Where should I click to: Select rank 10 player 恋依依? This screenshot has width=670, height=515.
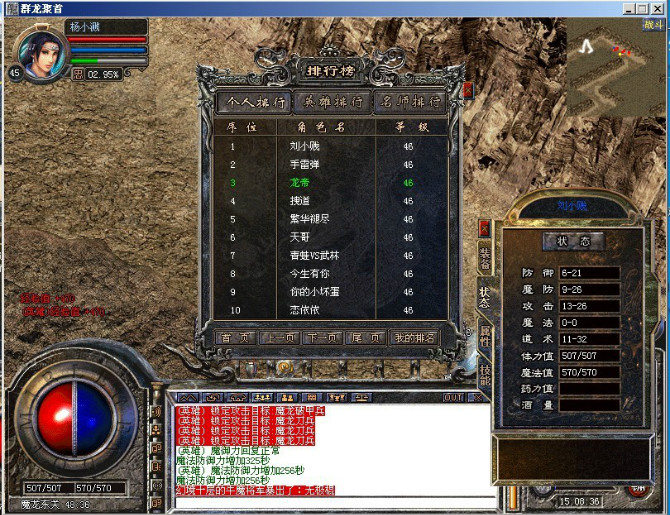[x=300, y=311]
